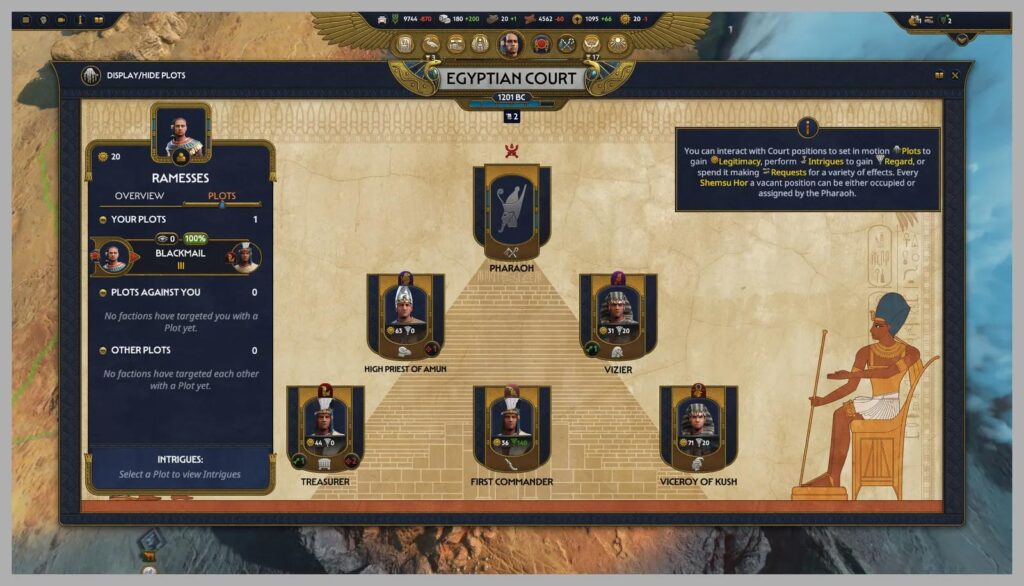
Task: Open the red throne icon in the top bar
Action: click(x=541, y=44)
